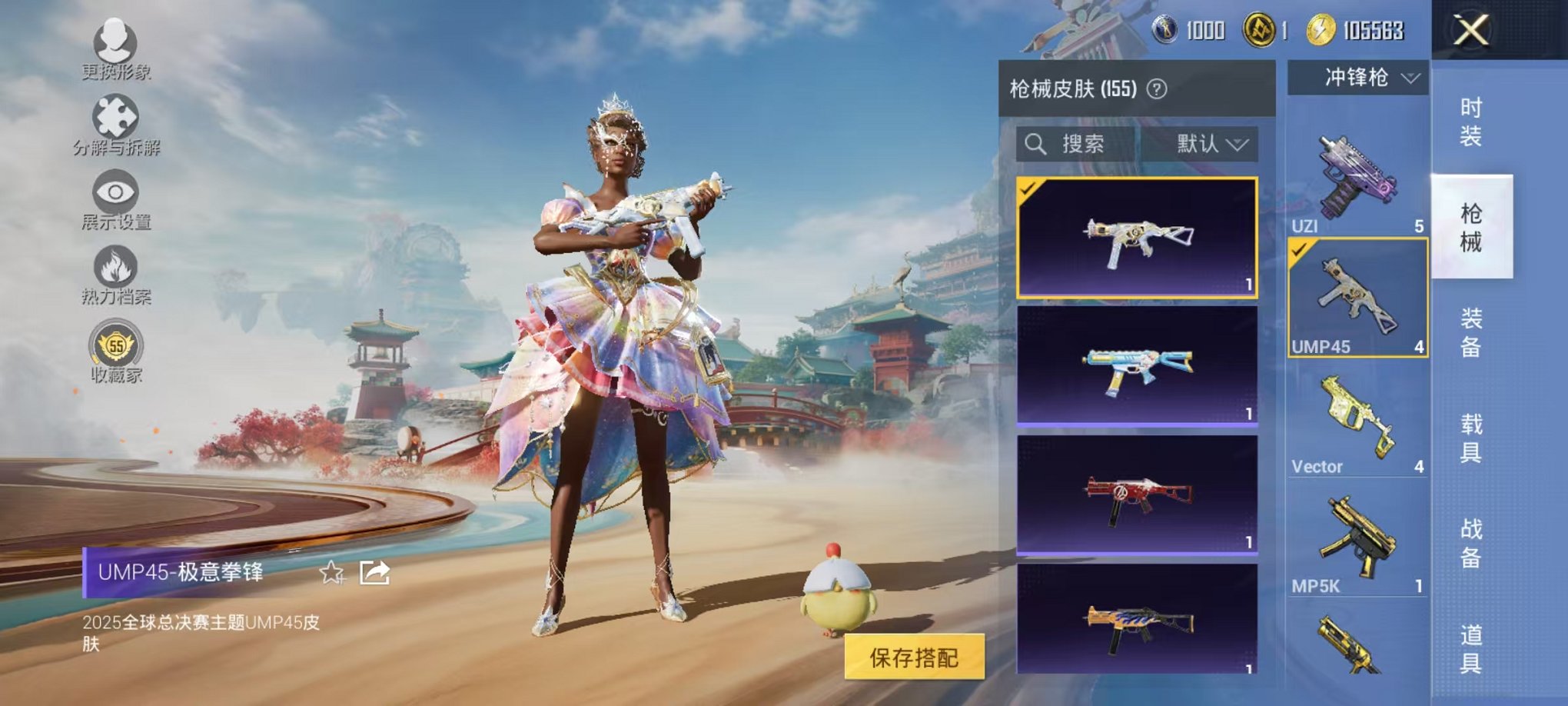Open the 默认 sort order dropdown
The image size is (1568, 706).
click(x=1213, y=143)
